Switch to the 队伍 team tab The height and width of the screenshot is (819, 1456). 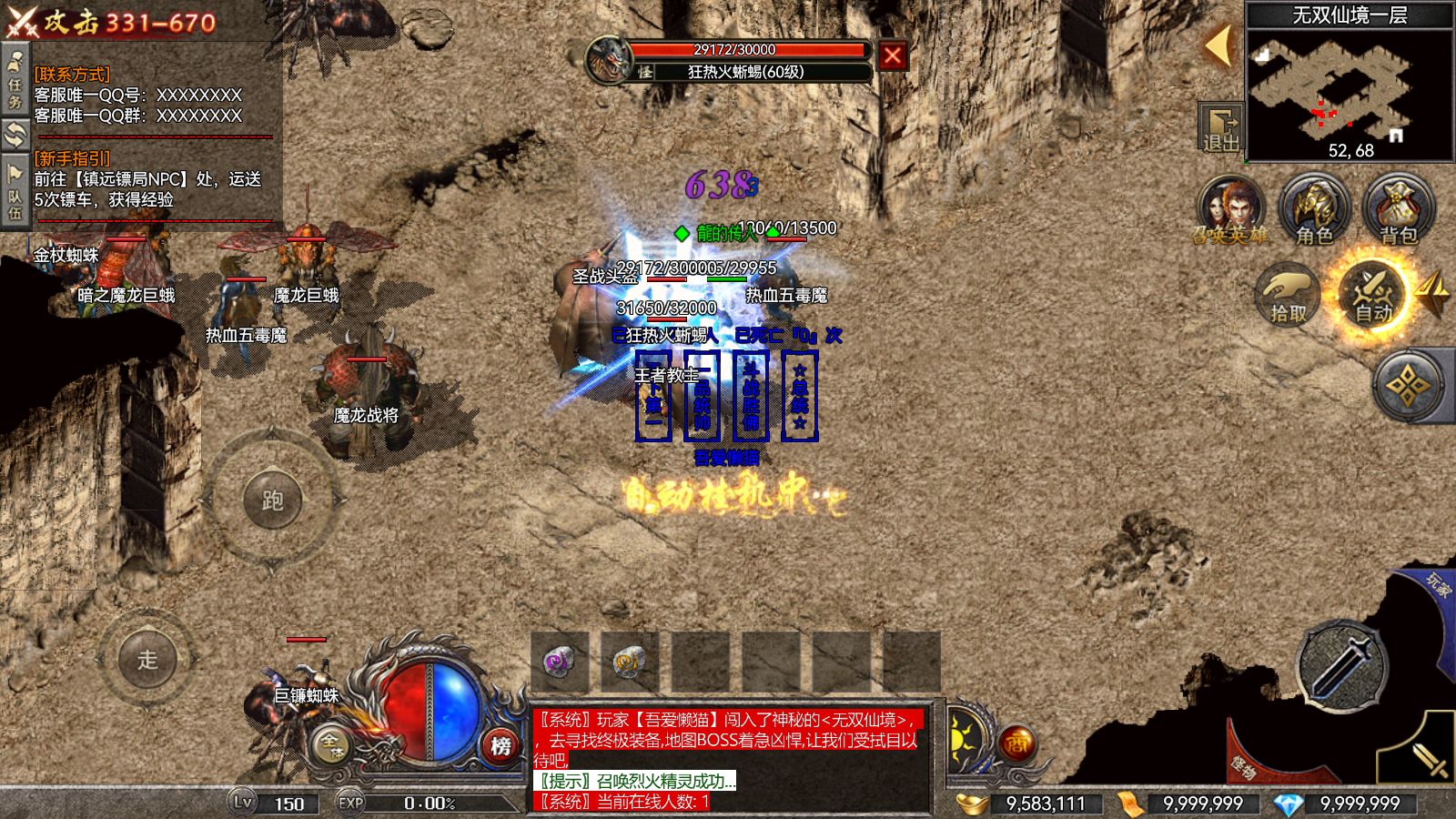[15, 191]
